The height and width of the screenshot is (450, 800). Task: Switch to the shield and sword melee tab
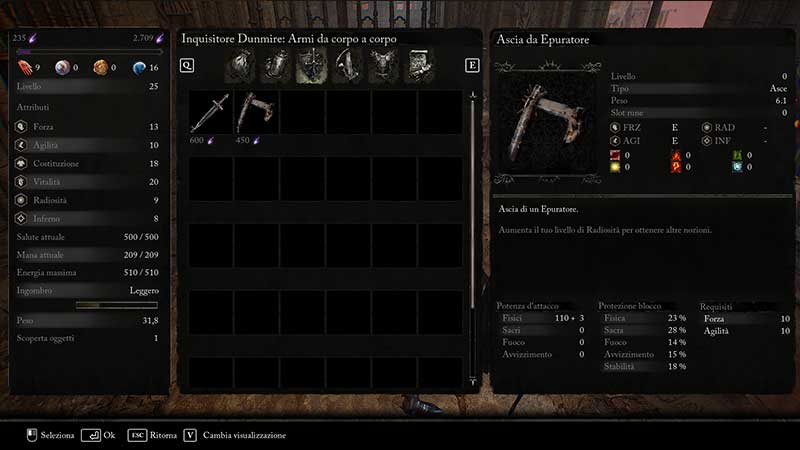point(311,66)
